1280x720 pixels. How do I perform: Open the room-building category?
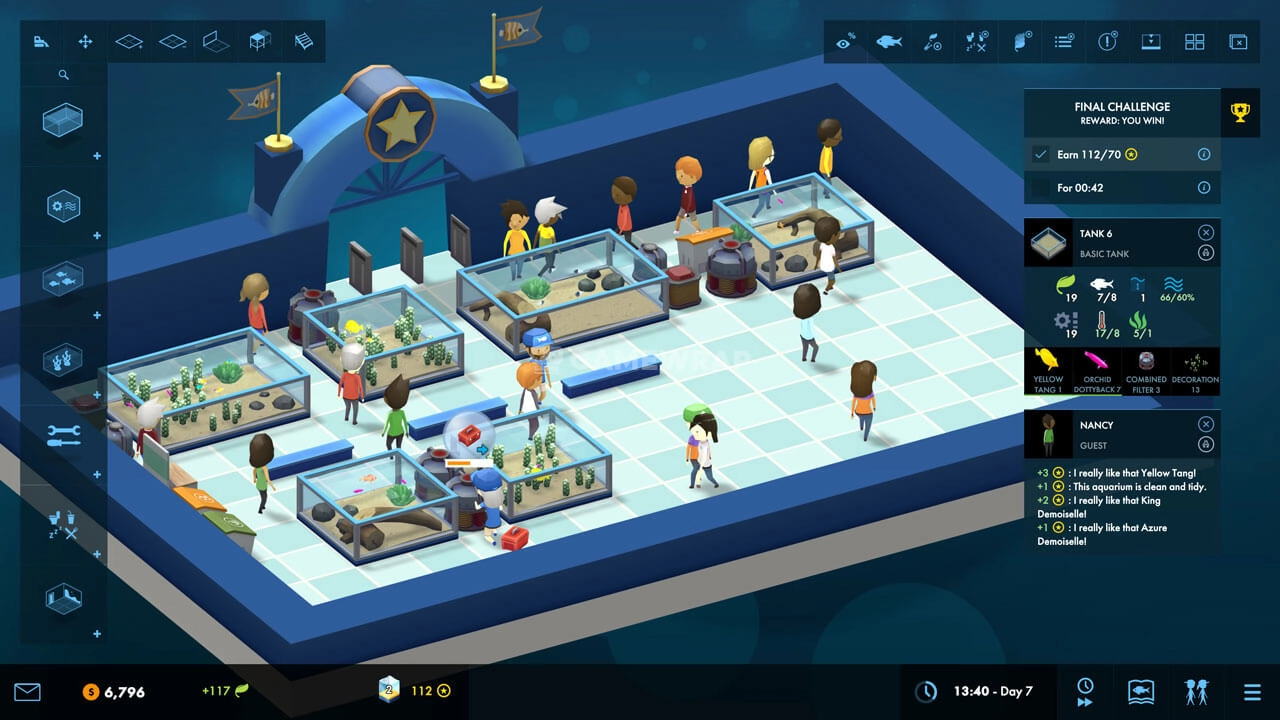(x=62, y=598)
